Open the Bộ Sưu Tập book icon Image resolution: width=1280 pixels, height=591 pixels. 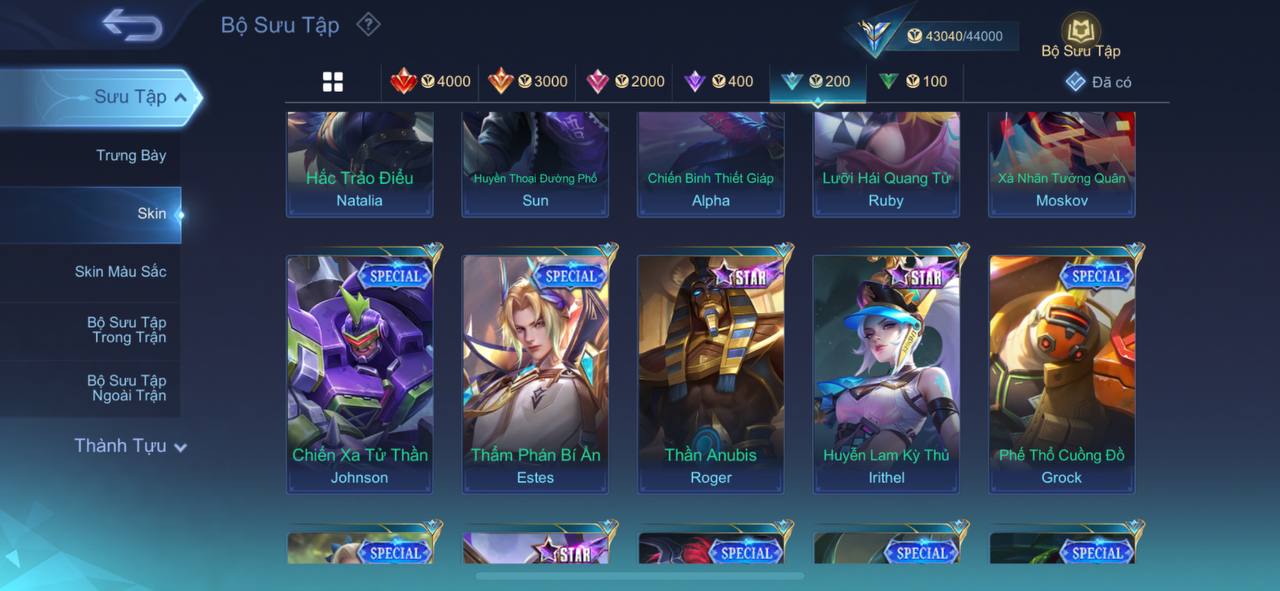click(1081, 30)
